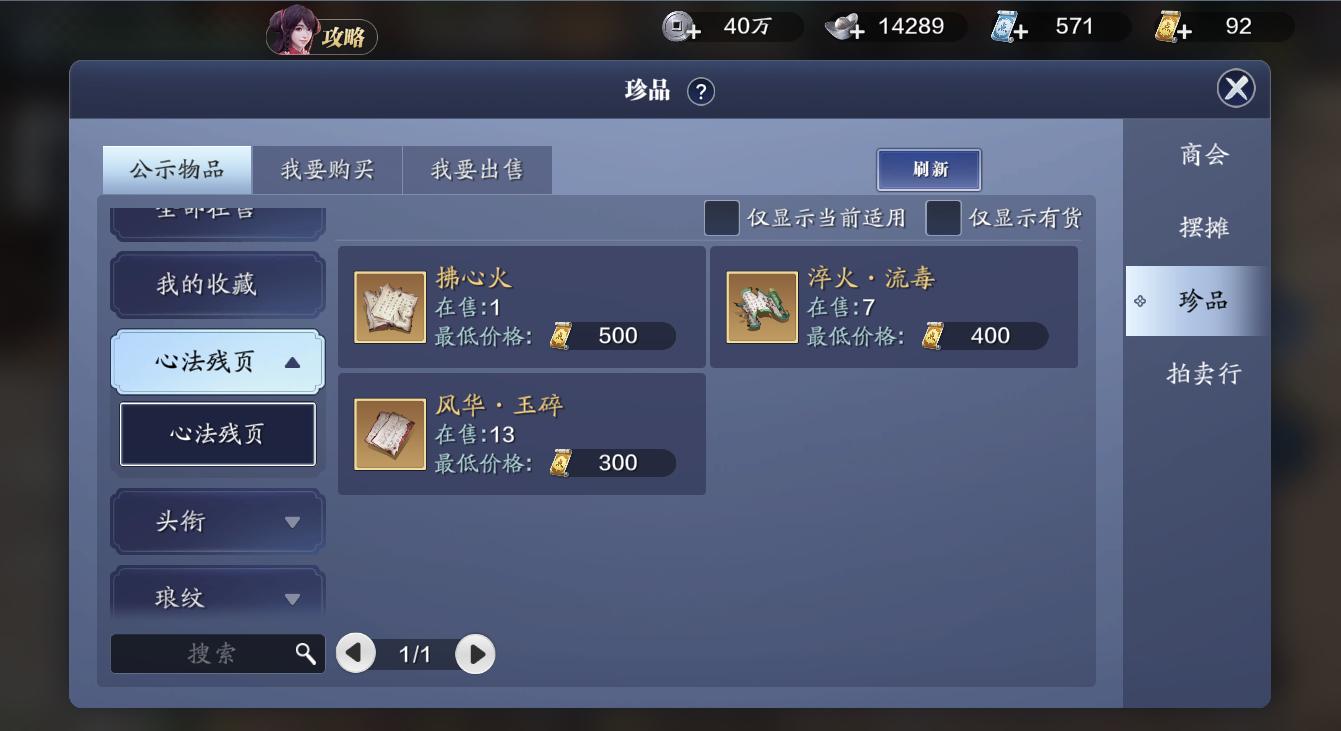This screenshot has height=731, width=1341.
Task: Open 我的收藏 collection list
Action: point(216,285)
